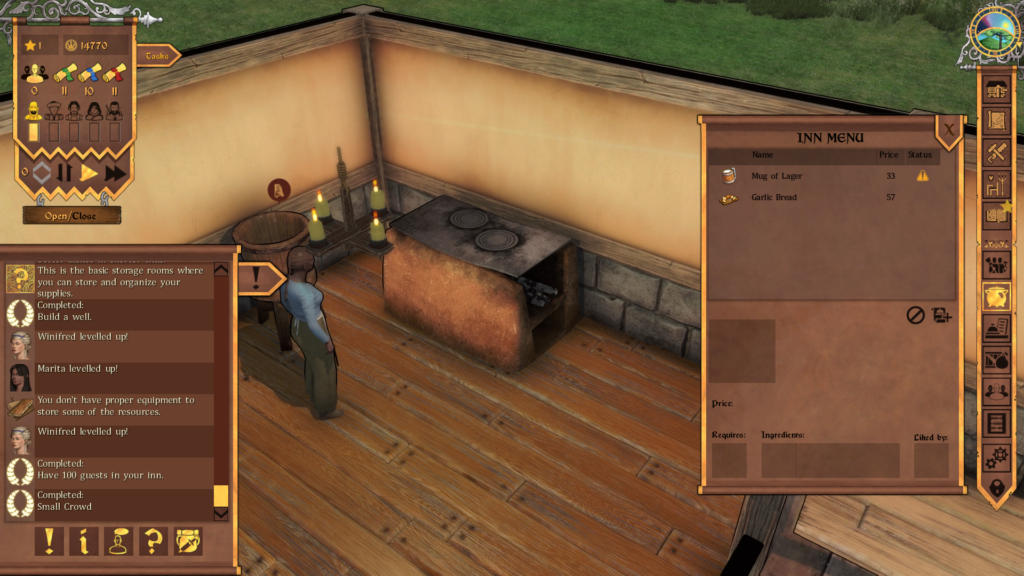Open the Tasks tab
This screenshot has height=576, width=1024.
158,57
